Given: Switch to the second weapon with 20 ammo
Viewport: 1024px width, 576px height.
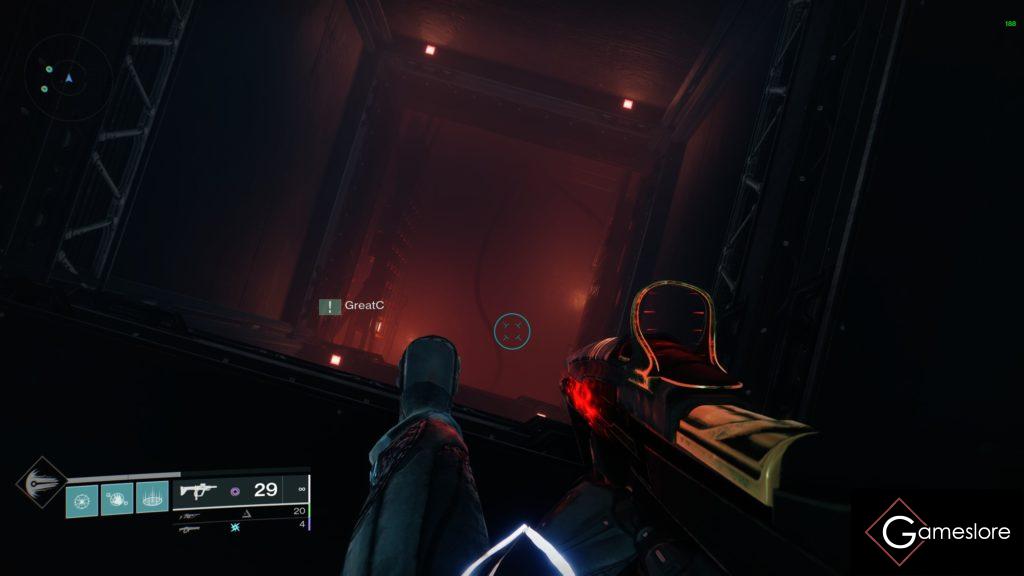Looking at the screenshot, I should 240,511.
